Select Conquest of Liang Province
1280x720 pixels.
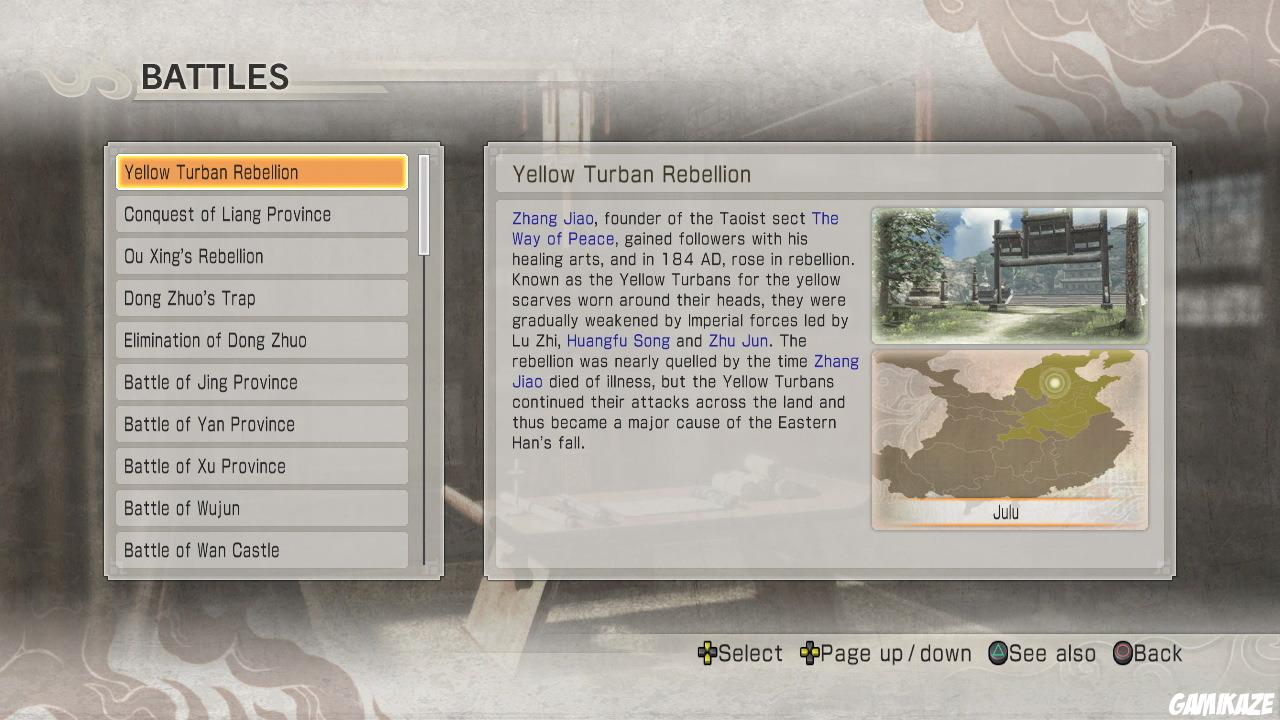pos(261,214)
